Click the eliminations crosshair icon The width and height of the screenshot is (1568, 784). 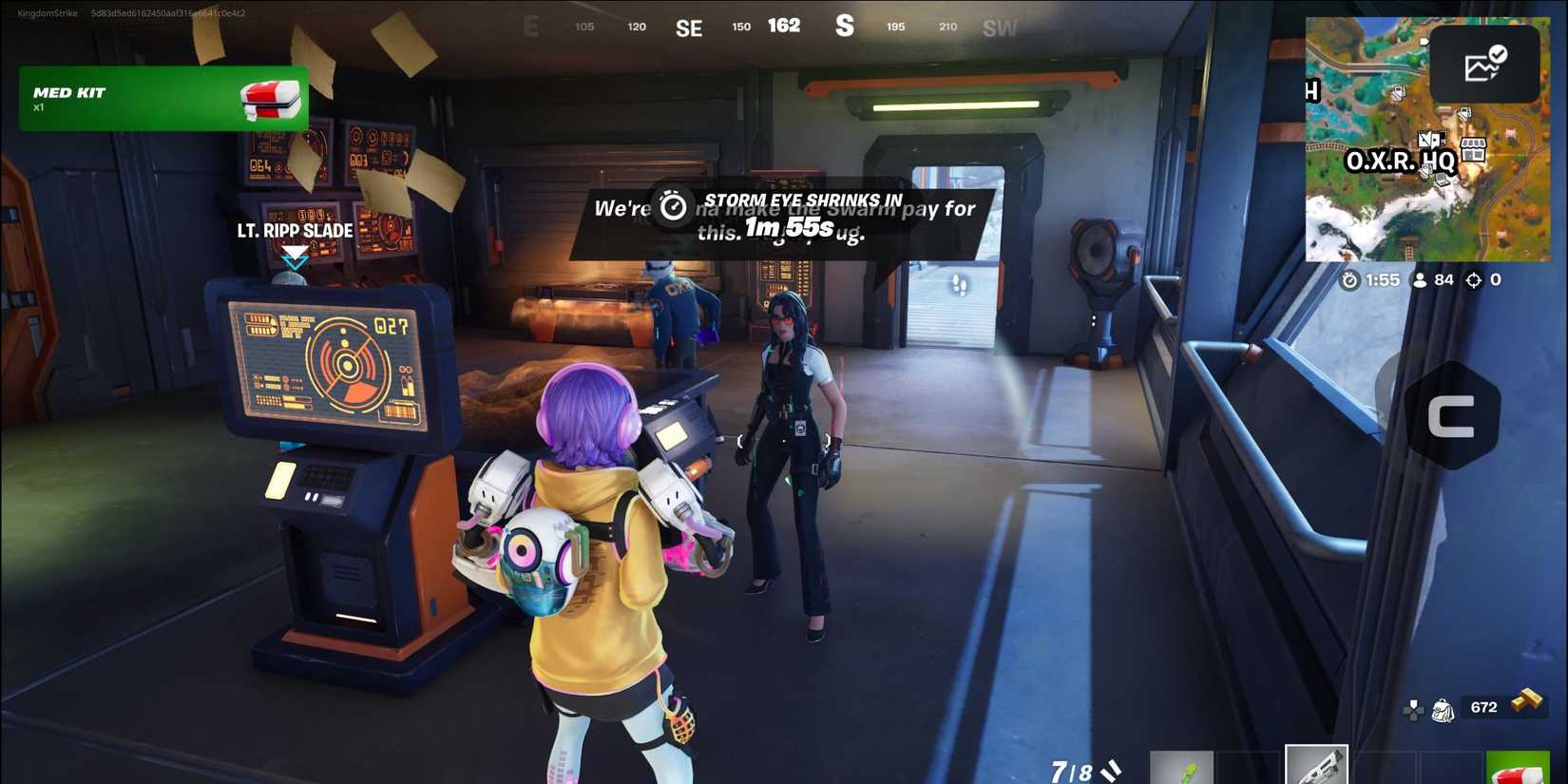[x=1473, y=279]
